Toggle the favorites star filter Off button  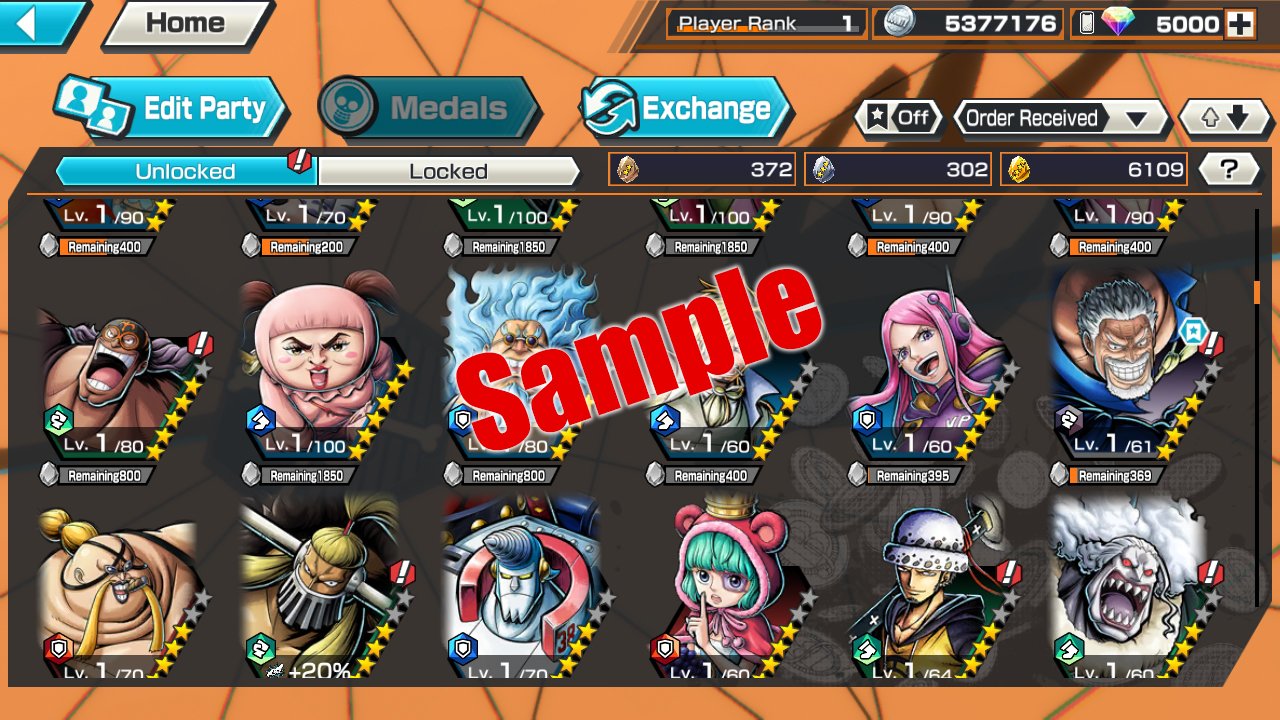[x=898, y=118]
